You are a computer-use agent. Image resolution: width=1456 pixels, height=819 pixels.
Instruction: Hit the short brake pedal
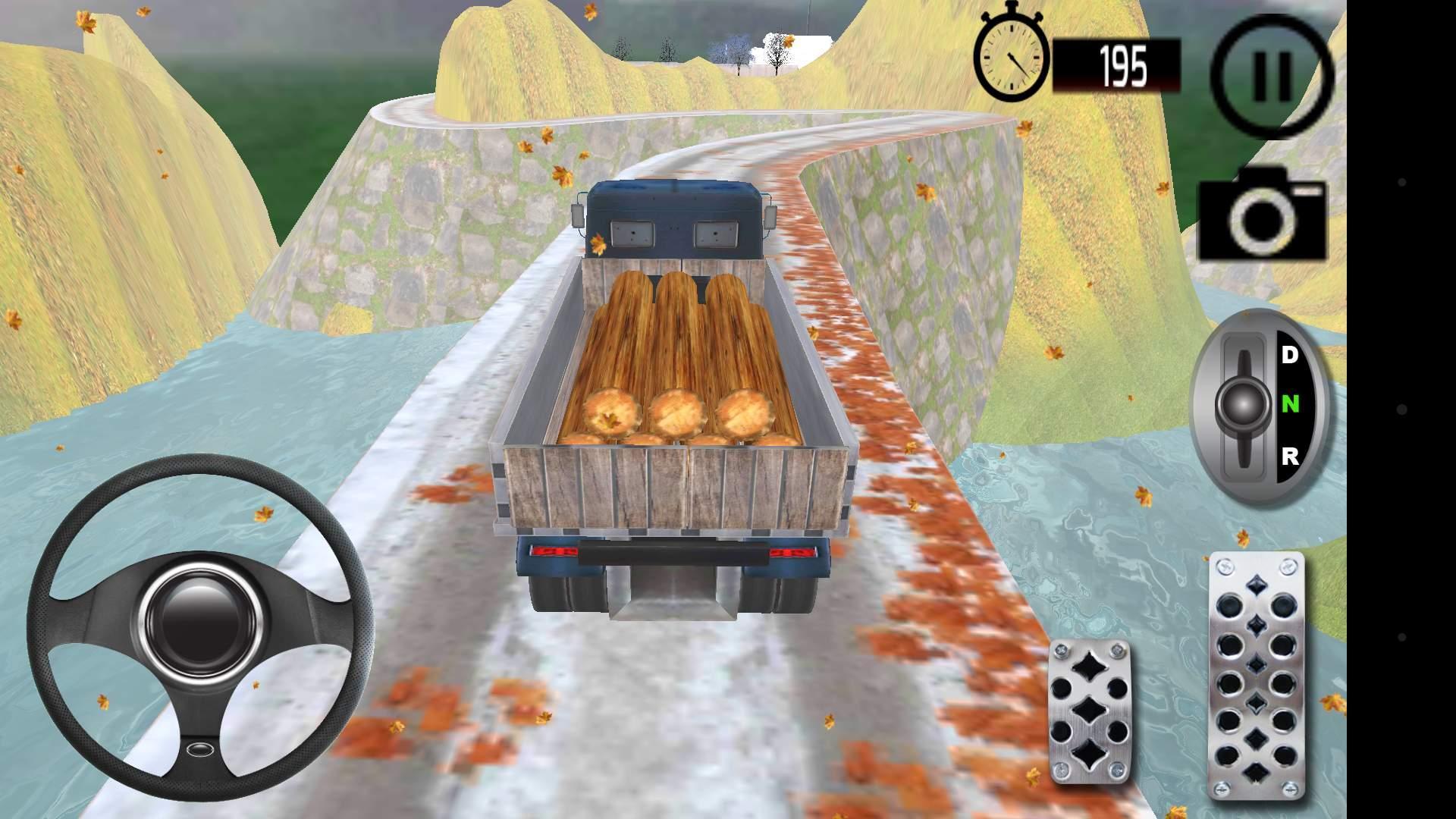pyautogui.click(x=1089, y=711)
